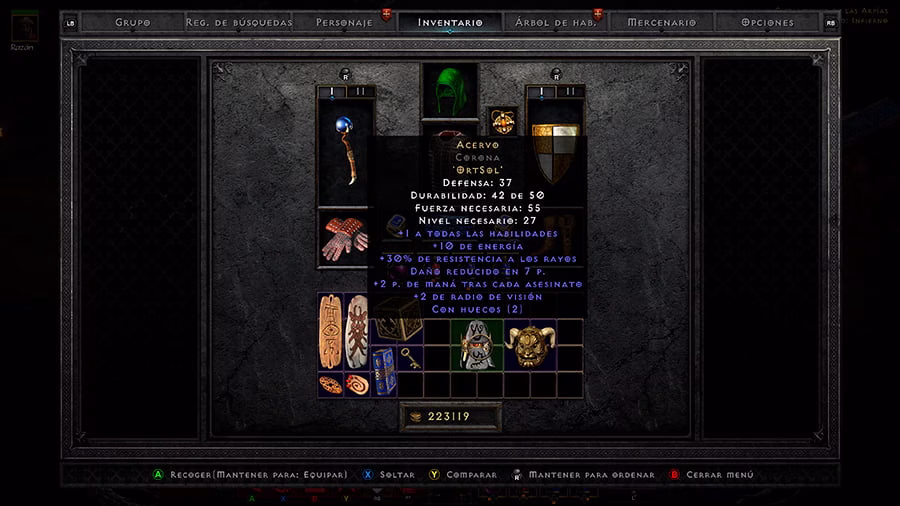Select the Personaje tab
Viewport: 900px width, 506px height.
pos(344,22)
